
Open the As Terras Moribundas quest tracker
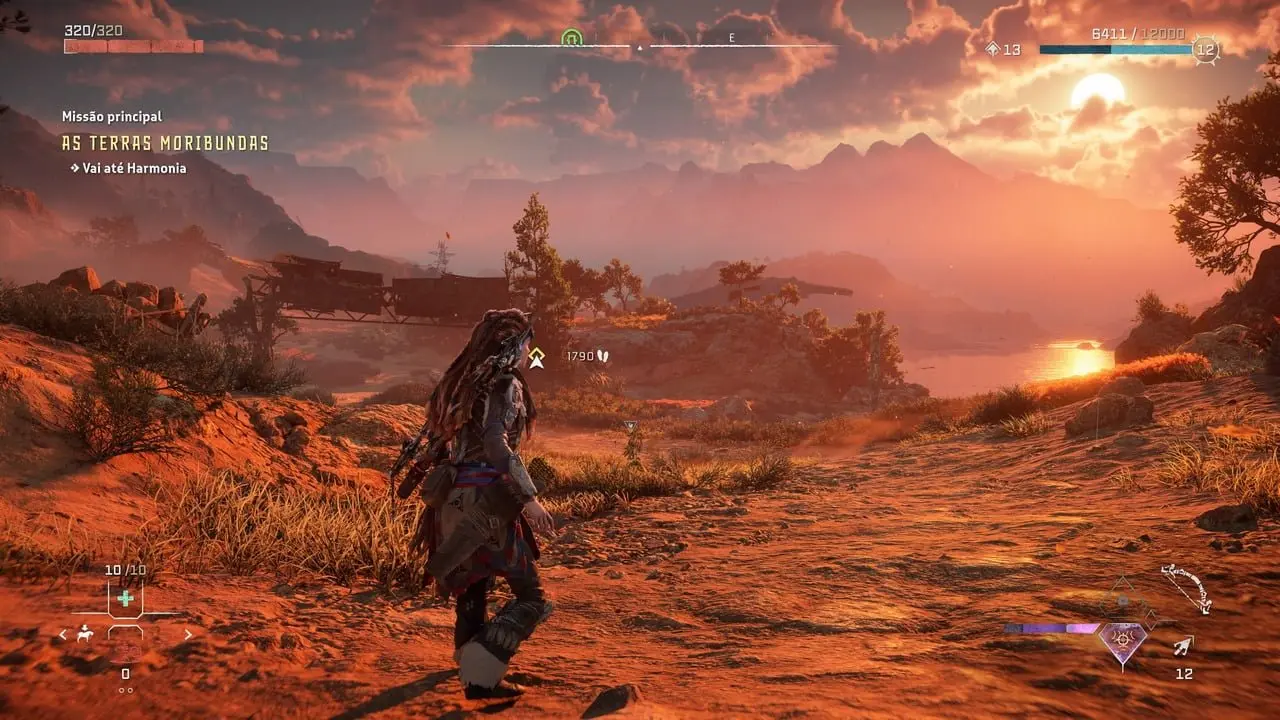coord(165,143)
